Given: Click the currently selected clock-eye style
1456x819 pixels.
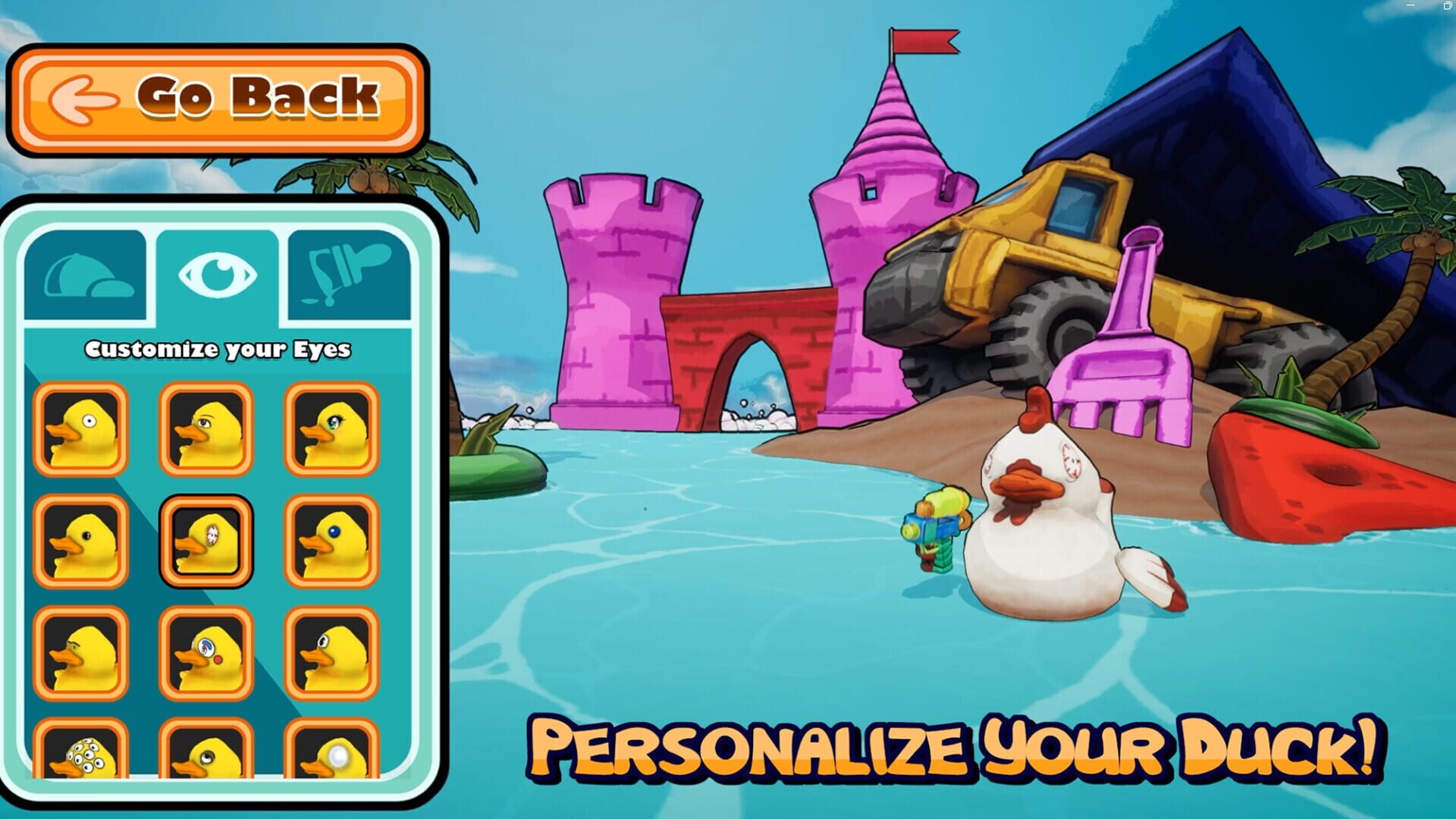Looking at the screenshot, I should coord(205,538).
